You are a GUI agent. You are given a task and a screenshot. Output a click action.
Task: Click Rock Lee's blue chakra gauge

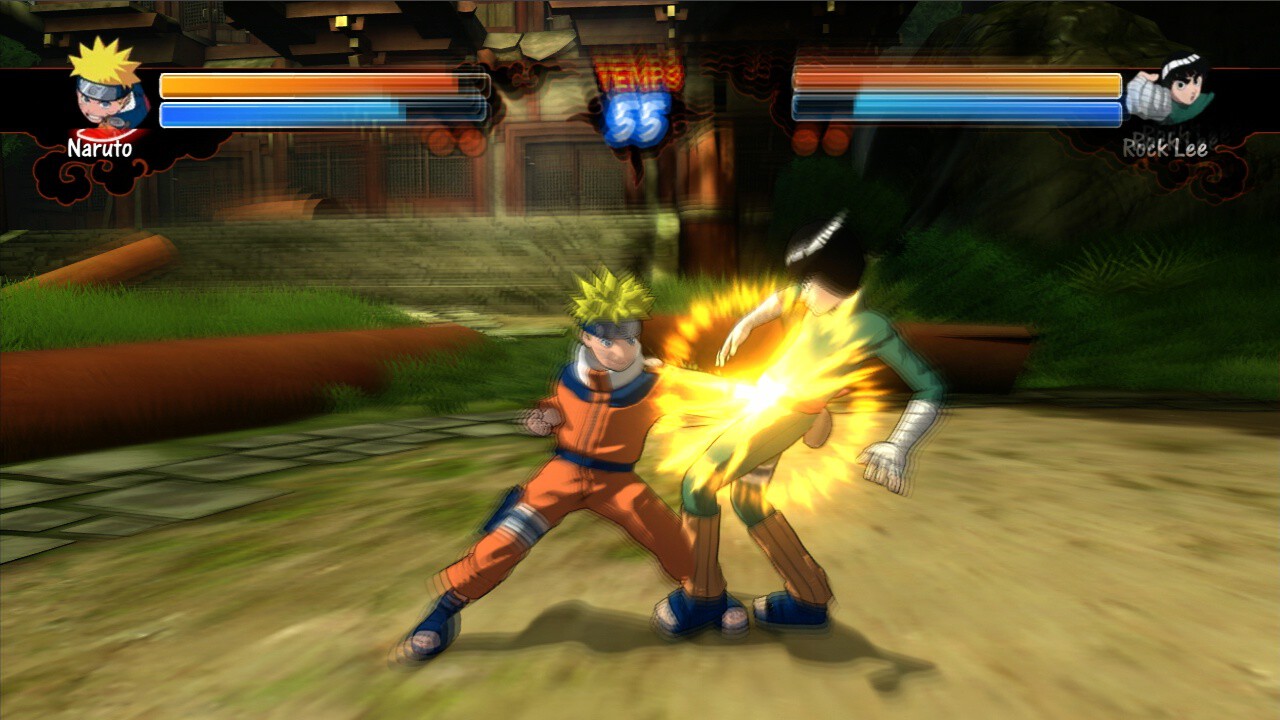(x=955, y=112)
